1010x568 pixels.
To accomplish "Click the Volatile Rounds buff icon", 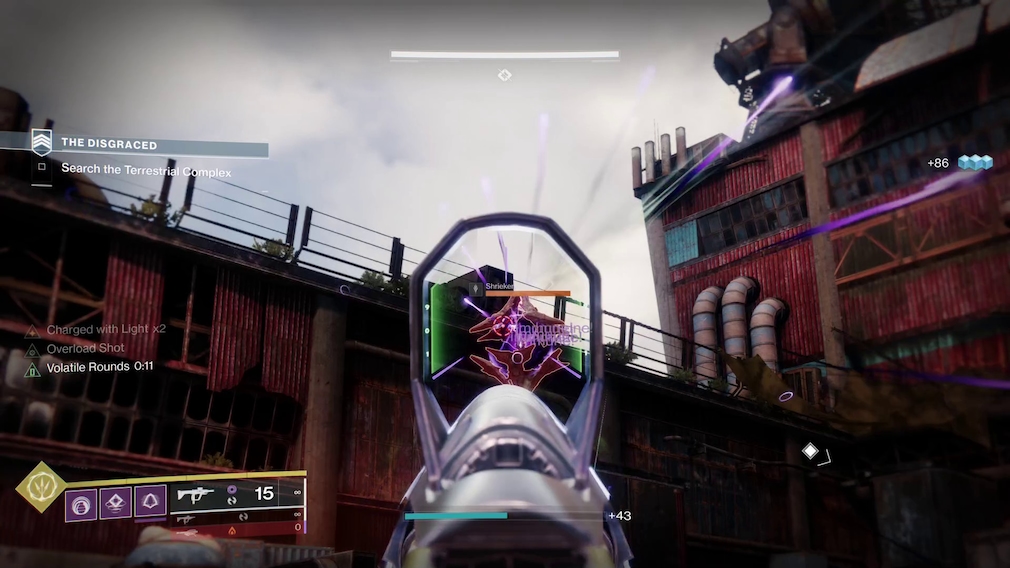I will pyautogui.click(x=32, y=368).
